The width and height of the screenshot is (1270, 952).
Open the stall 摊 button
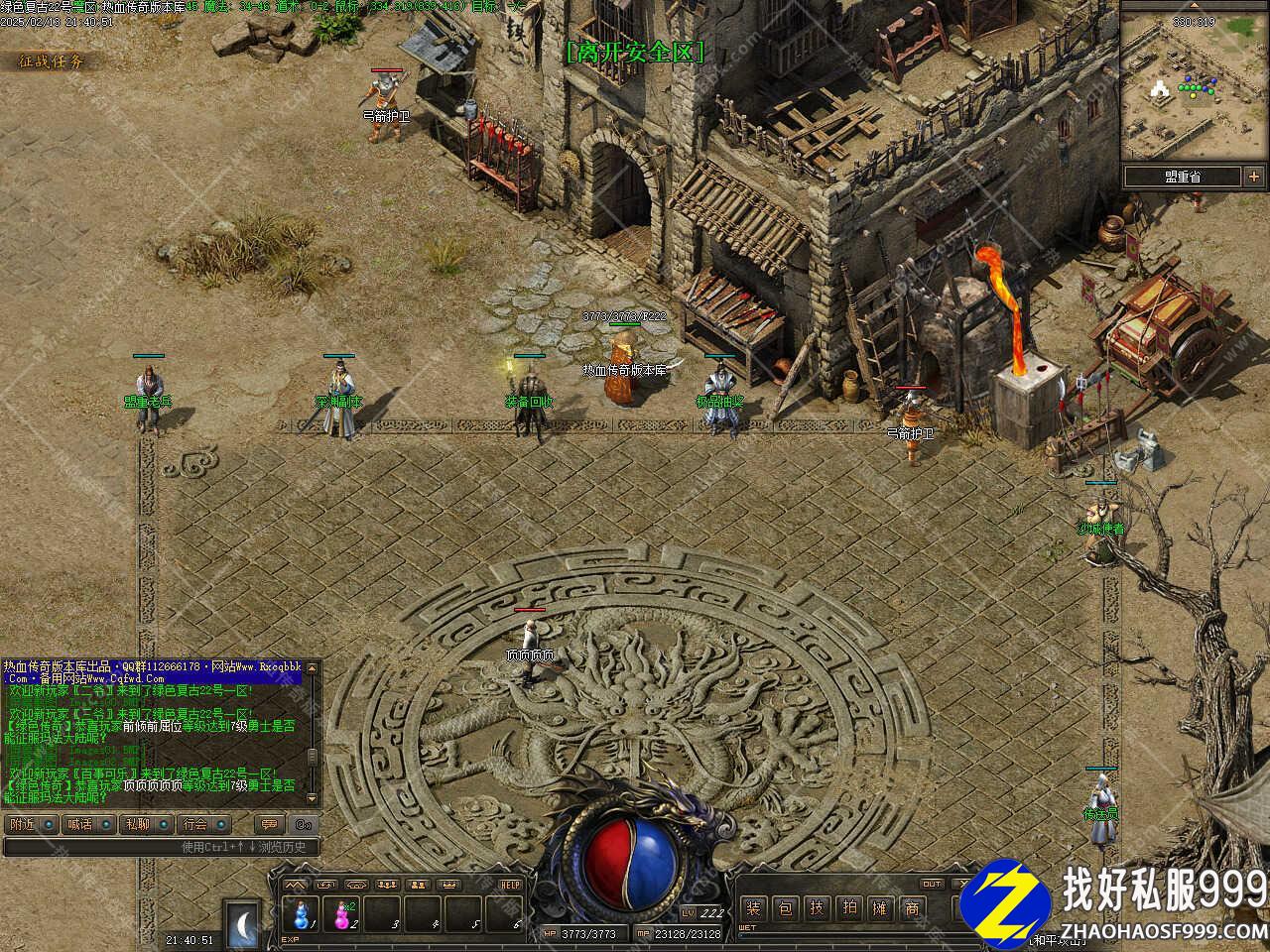tap(880, 908)
